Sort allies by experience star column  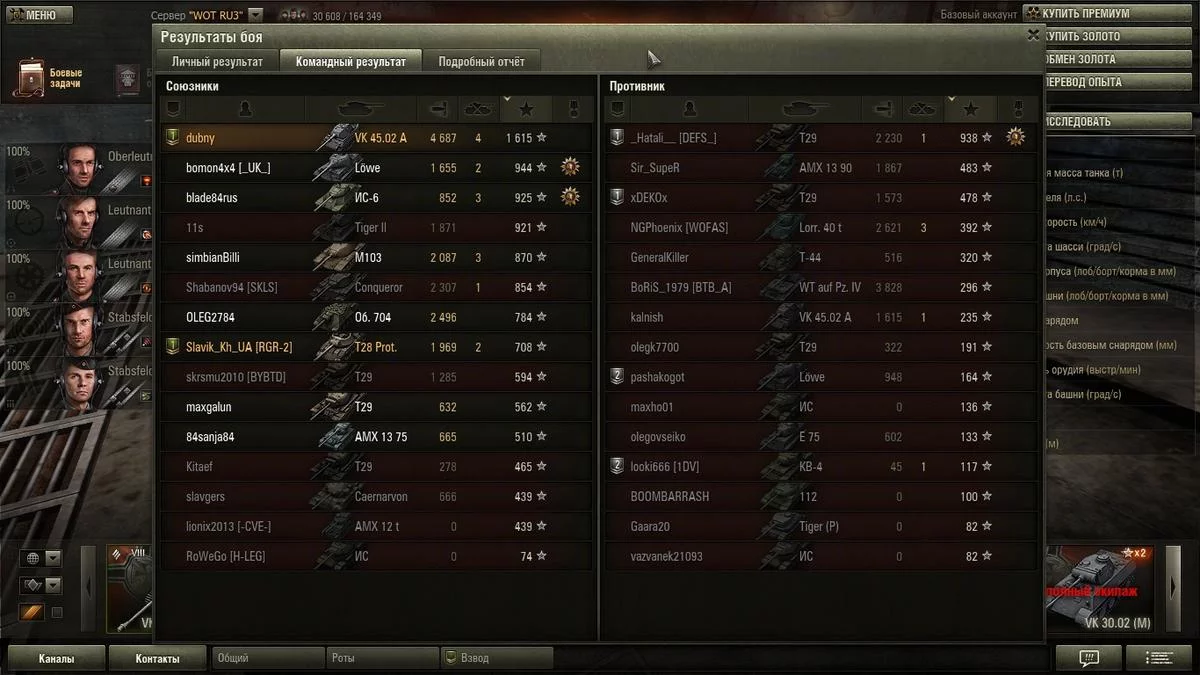click(526, 109)
